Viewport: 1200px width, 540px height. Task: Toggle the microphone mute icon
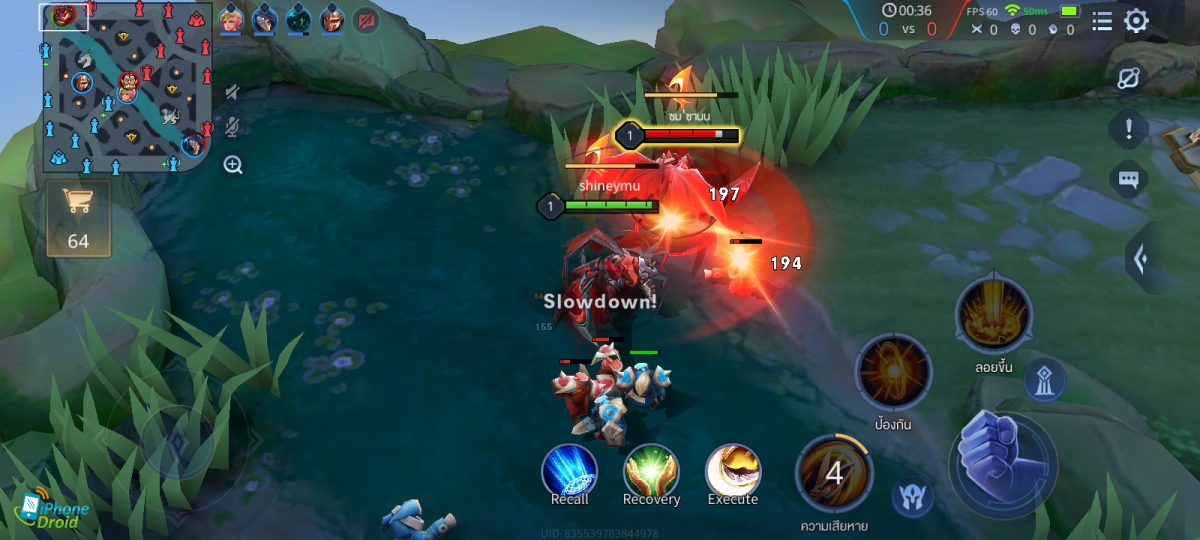233,127
